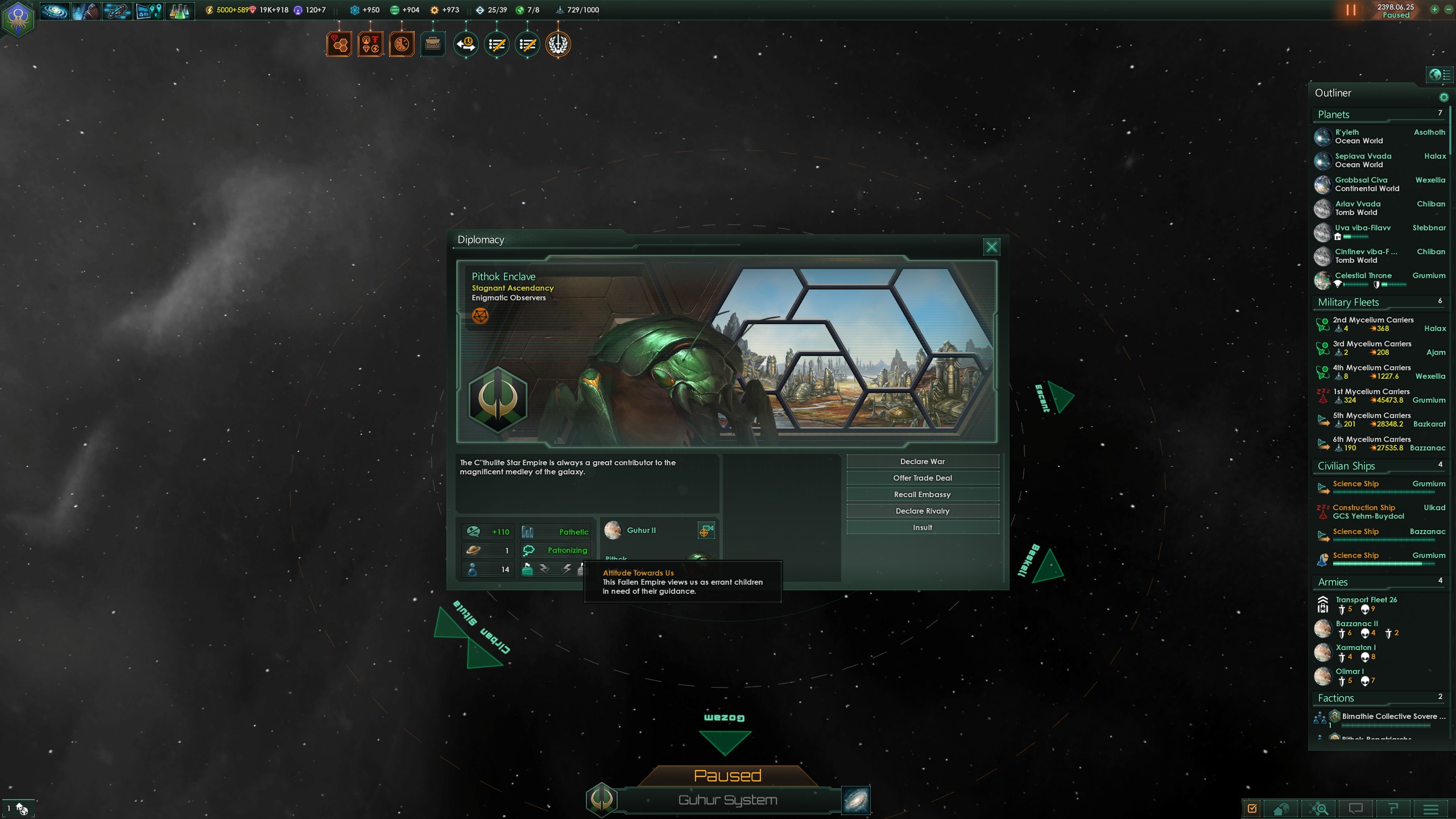Open the message log icon bottom right
This screenshot has width=1456, height=819.
[1357, 808]
